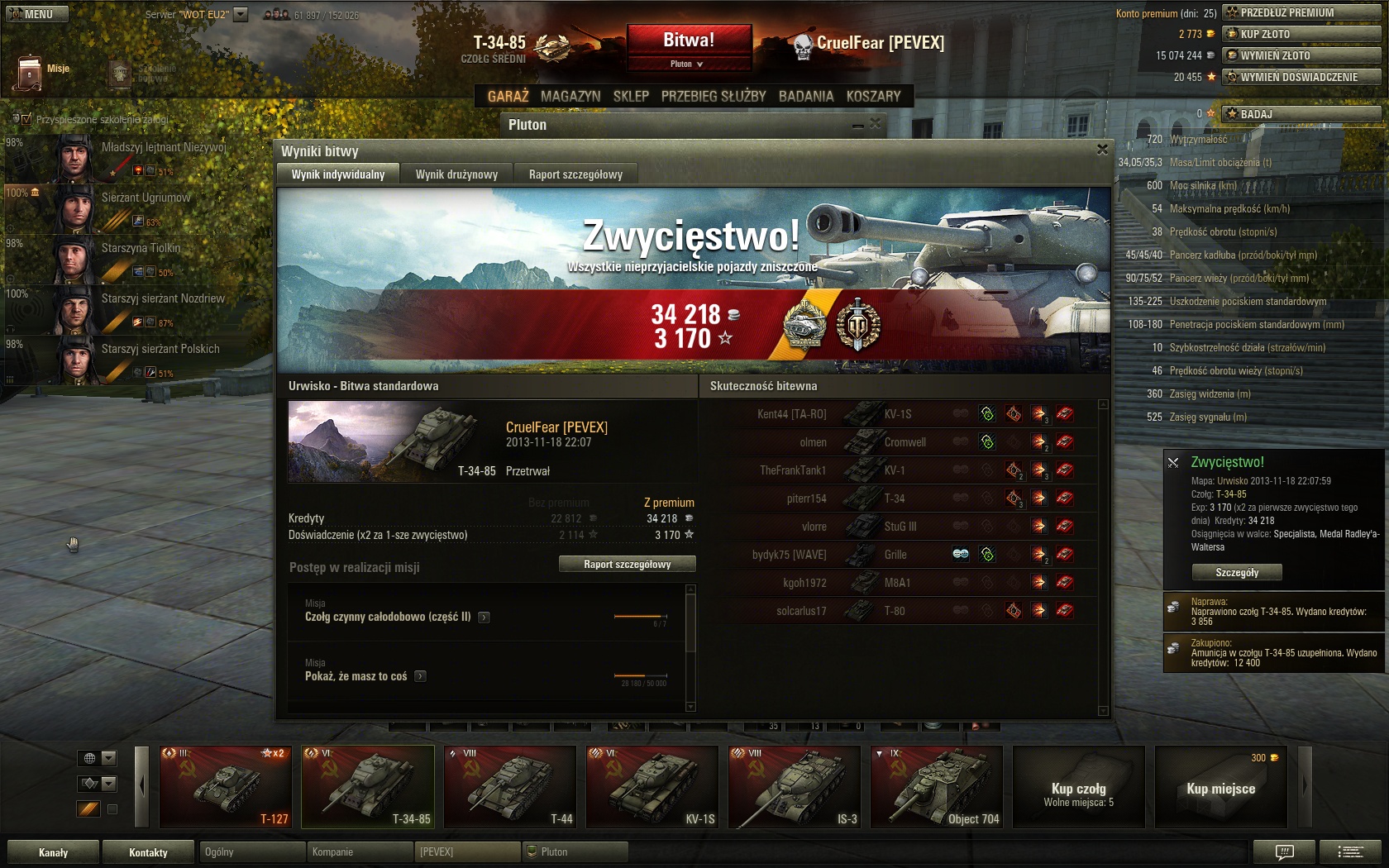Switch to the Wynik drużynowy tab
This screenshot has height=868, width=1389.
point(456,174)
